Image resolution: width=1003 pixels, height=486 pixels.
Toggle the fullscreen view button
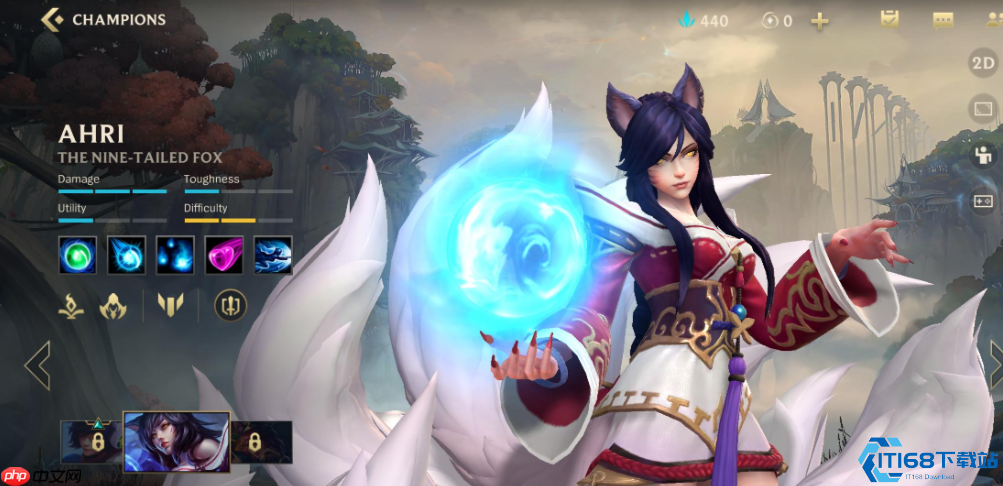pyautogui.click(x=983, y=109)
